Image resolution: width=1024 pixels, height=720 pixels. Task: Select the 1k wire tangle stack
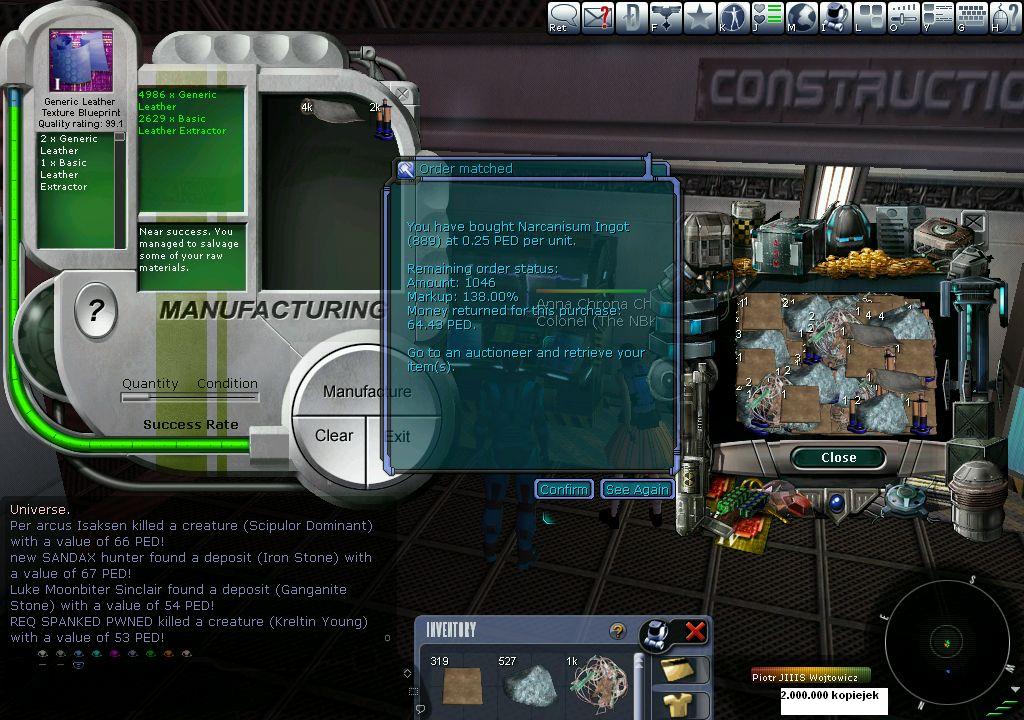click(x=598, y=685)
